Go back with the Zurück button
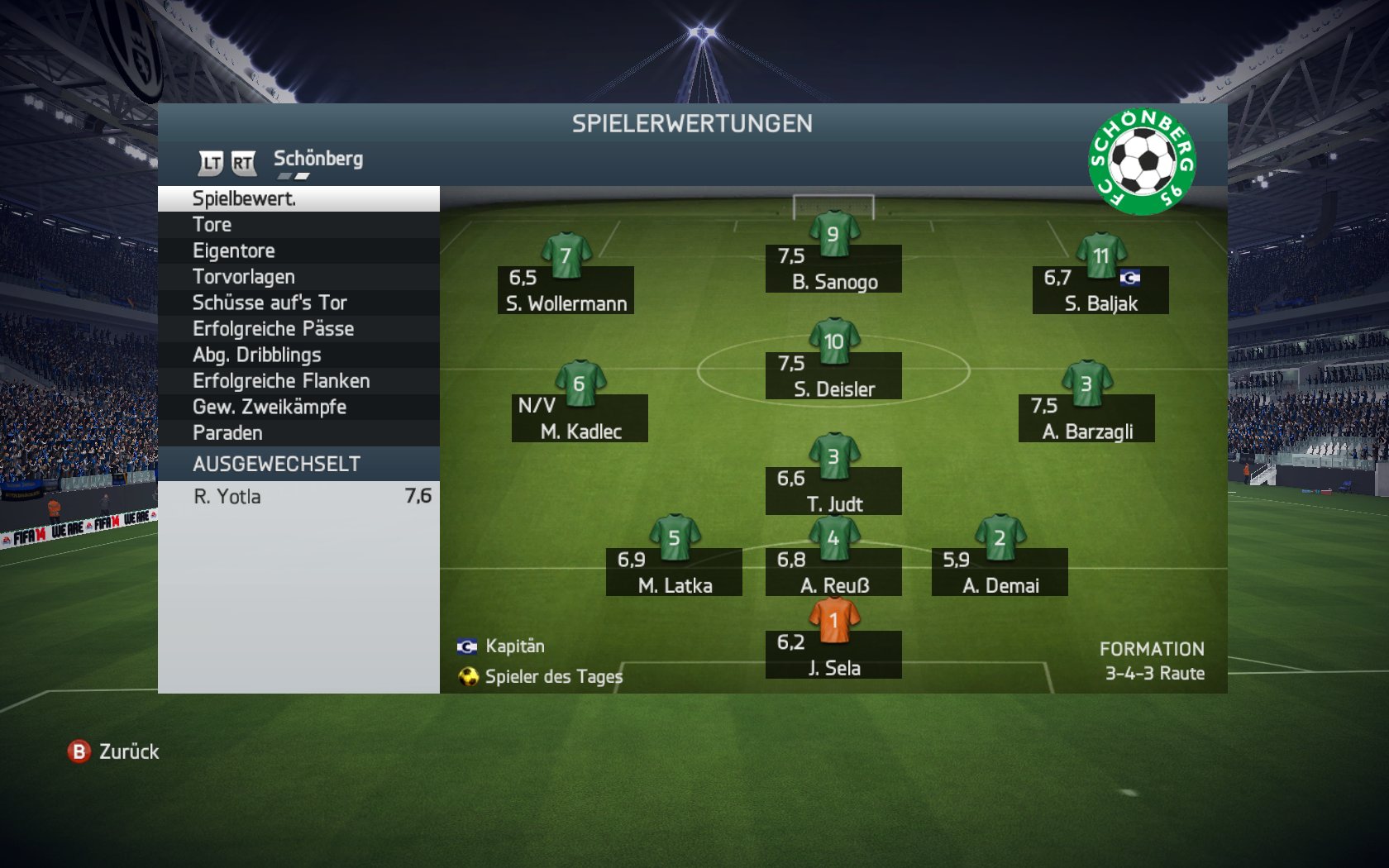 [x=114, y=751]
